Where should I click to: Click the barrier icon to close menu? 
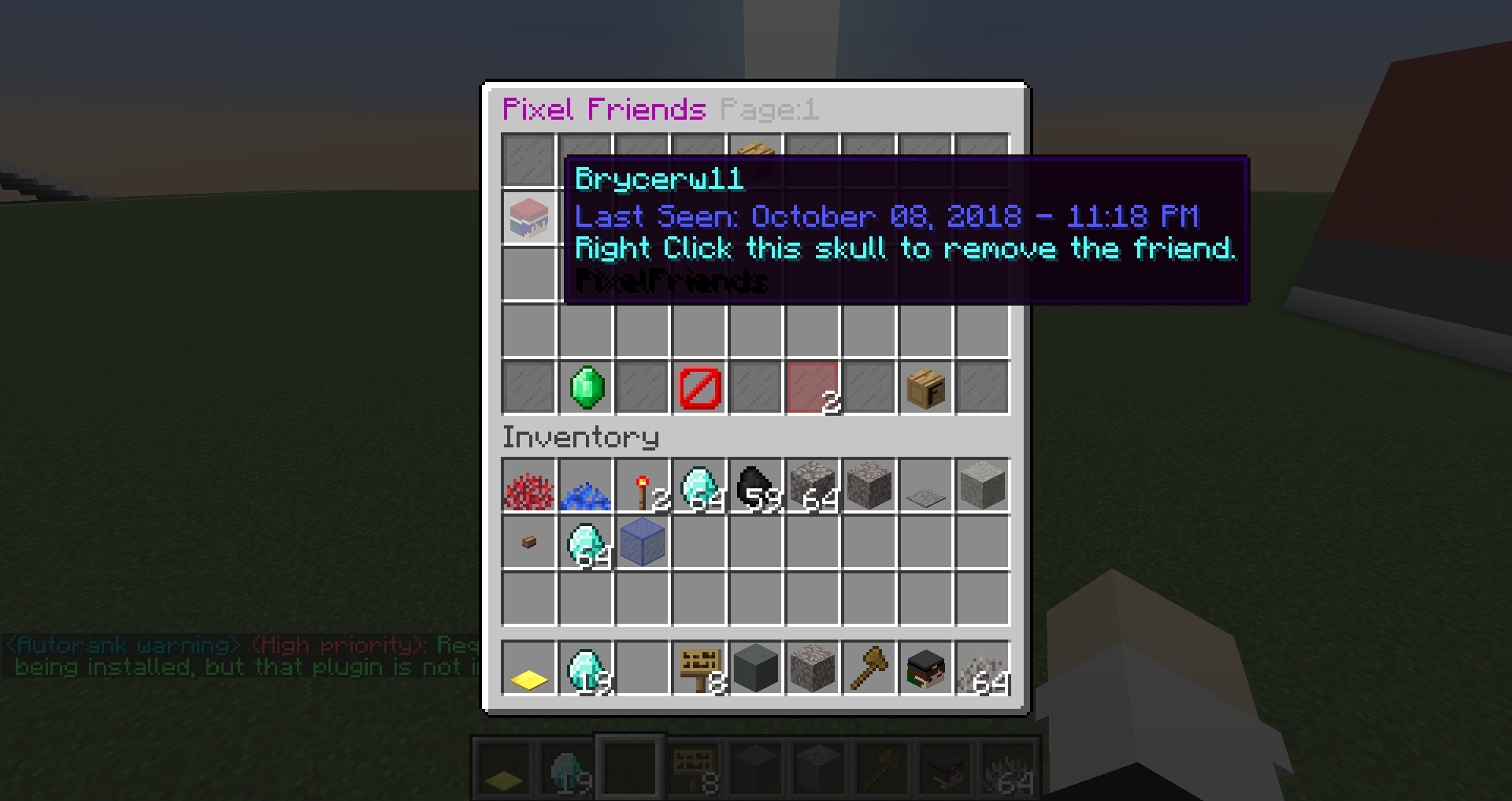[x=699, y=387]
